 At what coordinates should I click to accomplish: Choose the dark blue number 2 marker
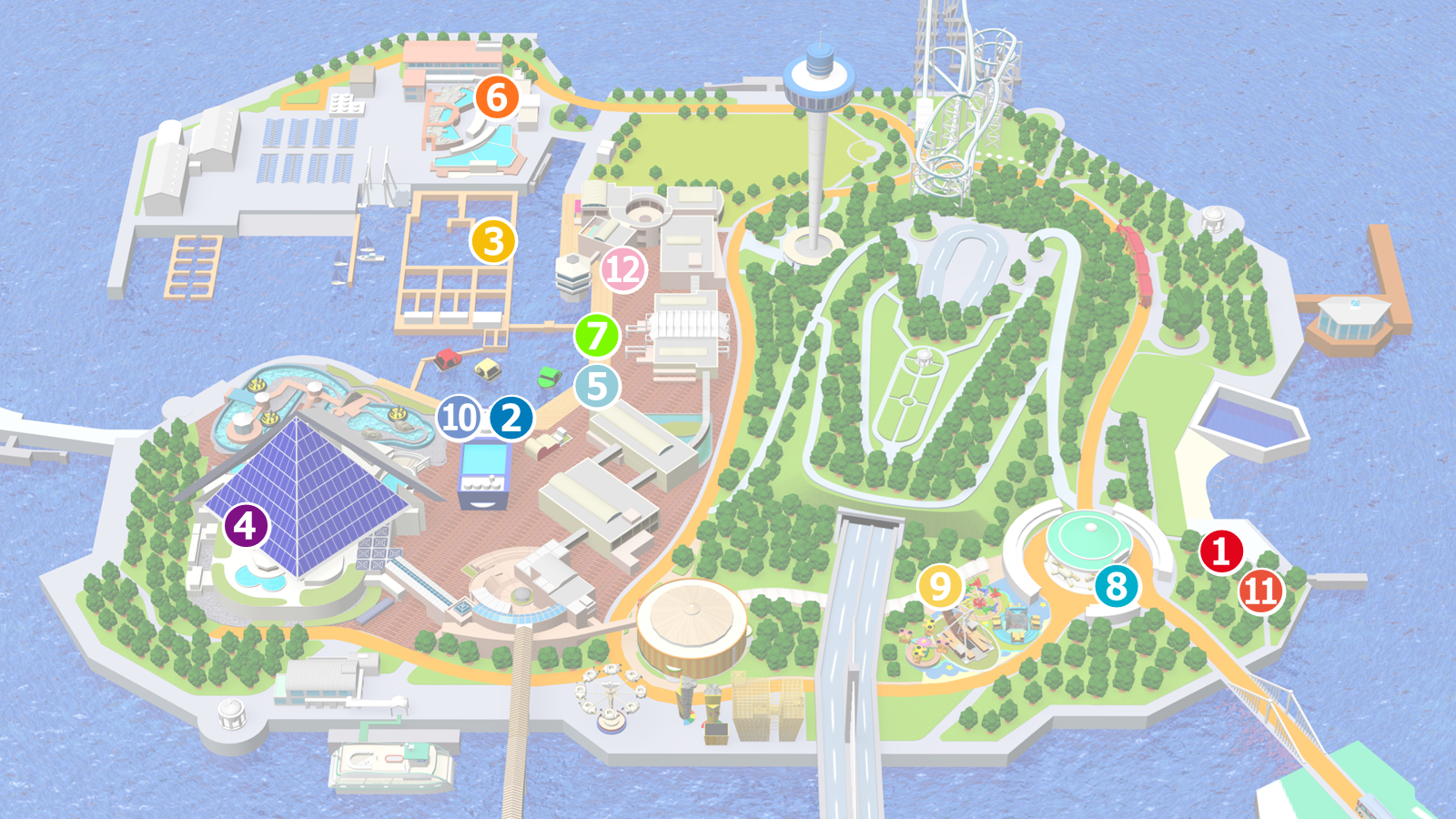(511, 418)
